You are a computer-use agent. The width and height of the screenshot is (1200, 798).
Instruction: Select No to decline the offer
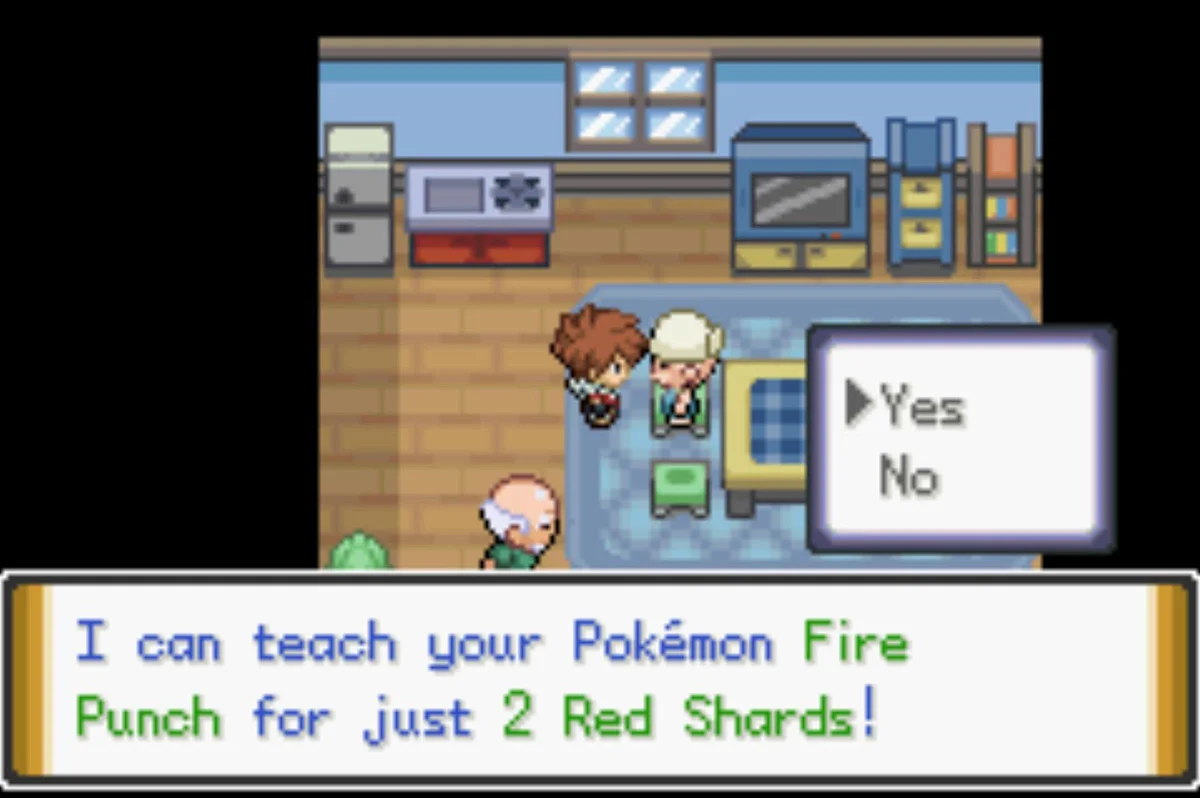click(x=908, y=476)
